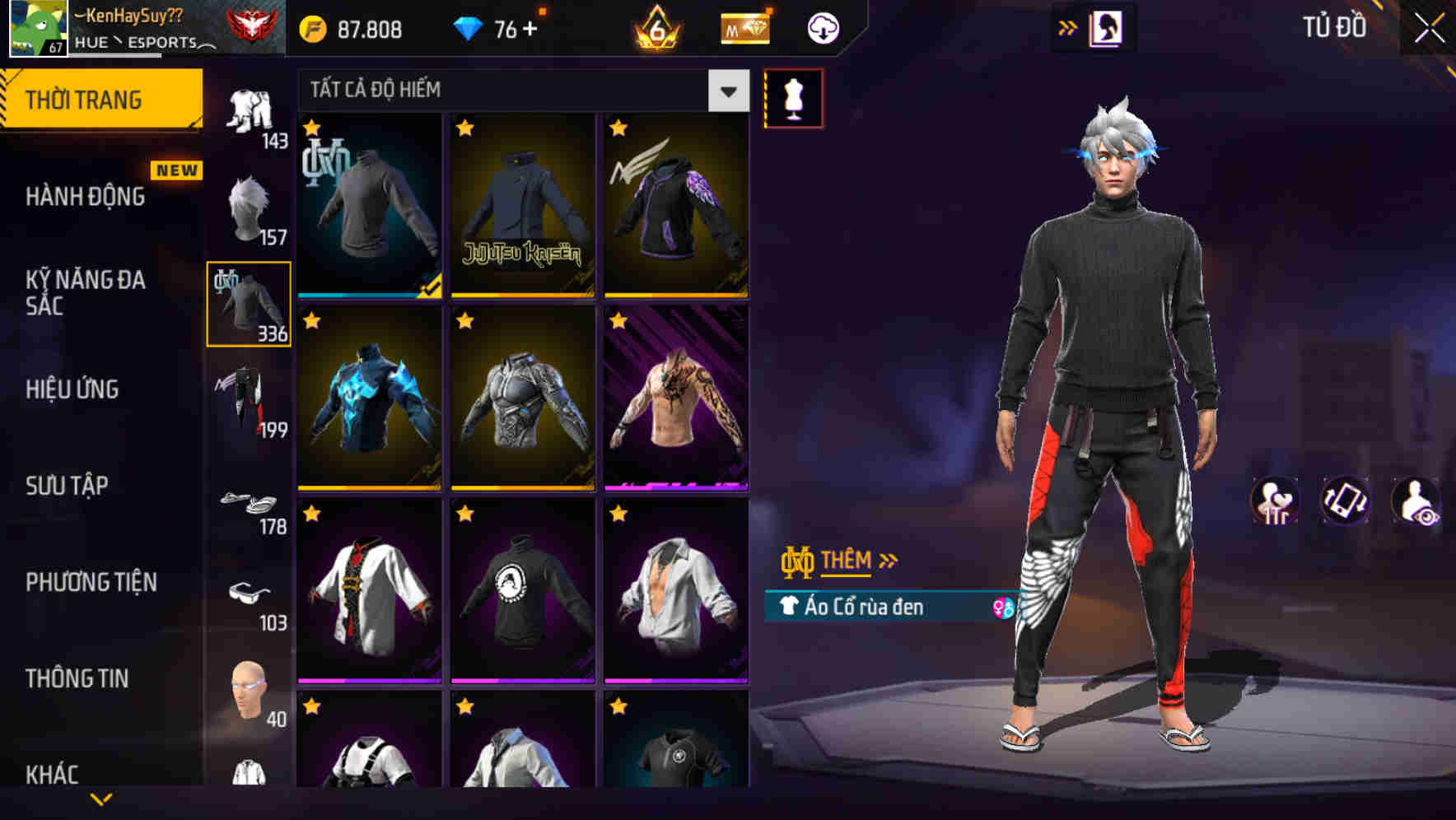
Task: Click the double-chevron expander near top right
Action: [1066, 26]
